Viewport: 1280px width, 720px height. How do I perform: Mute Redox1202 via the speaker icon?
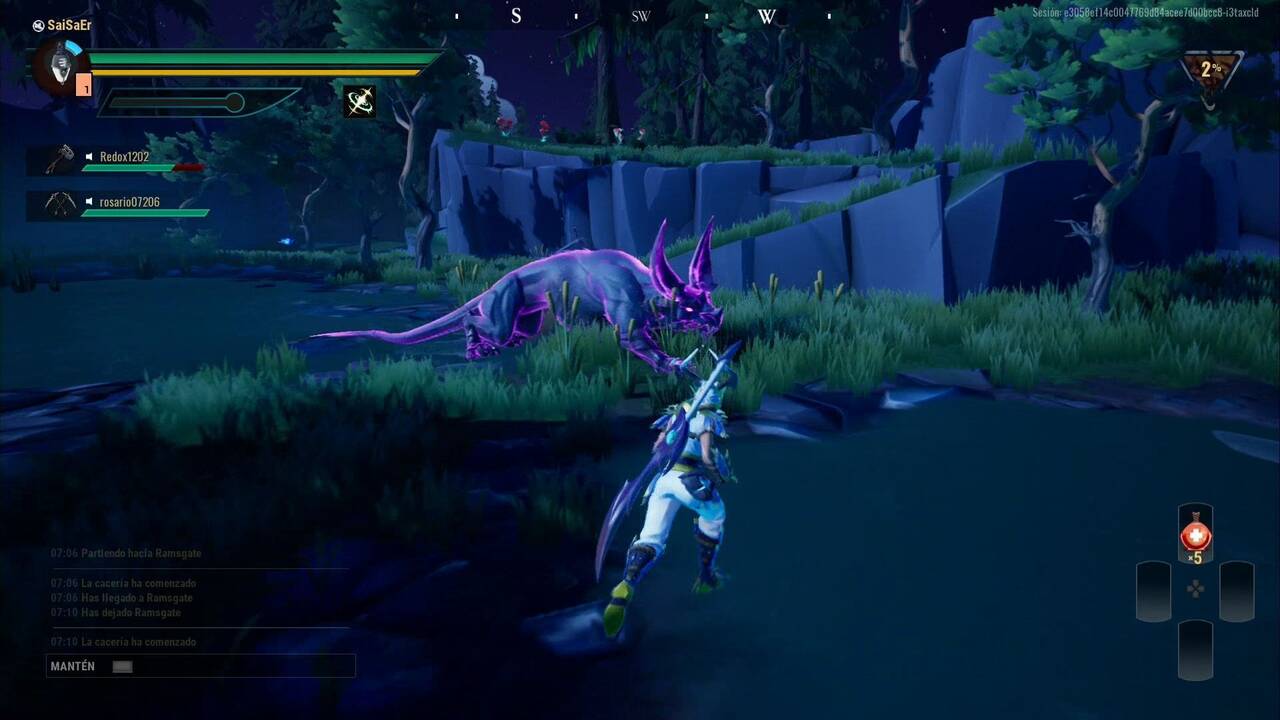(88, 157)
